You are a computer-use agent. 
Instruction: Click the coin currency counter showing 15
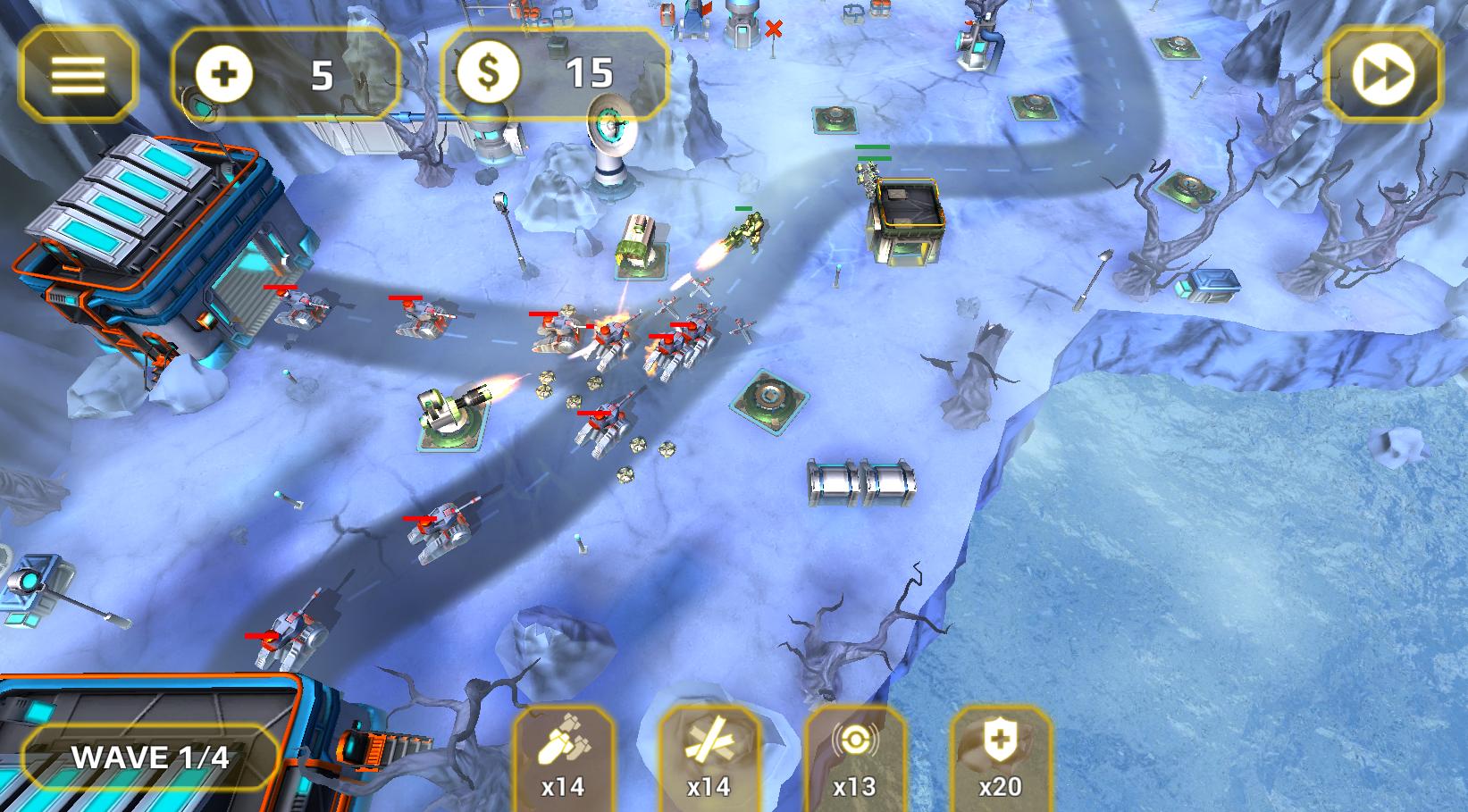pyautogui.click(x=554, y=74)
